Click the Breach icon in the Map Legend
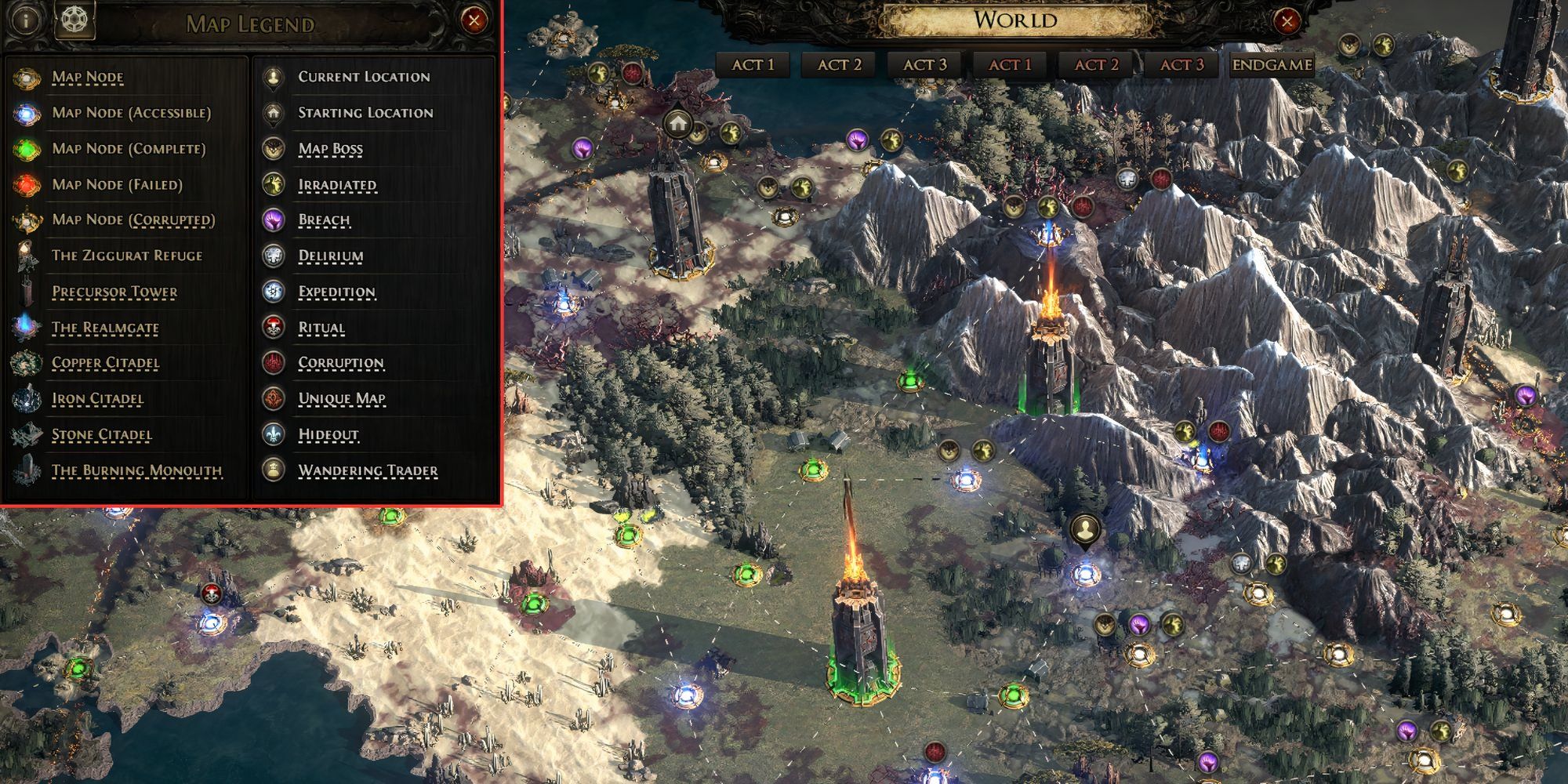Image resolution: width=1568 pixels, height=784 pixels. pyautogui.click(x=273, y=220)
